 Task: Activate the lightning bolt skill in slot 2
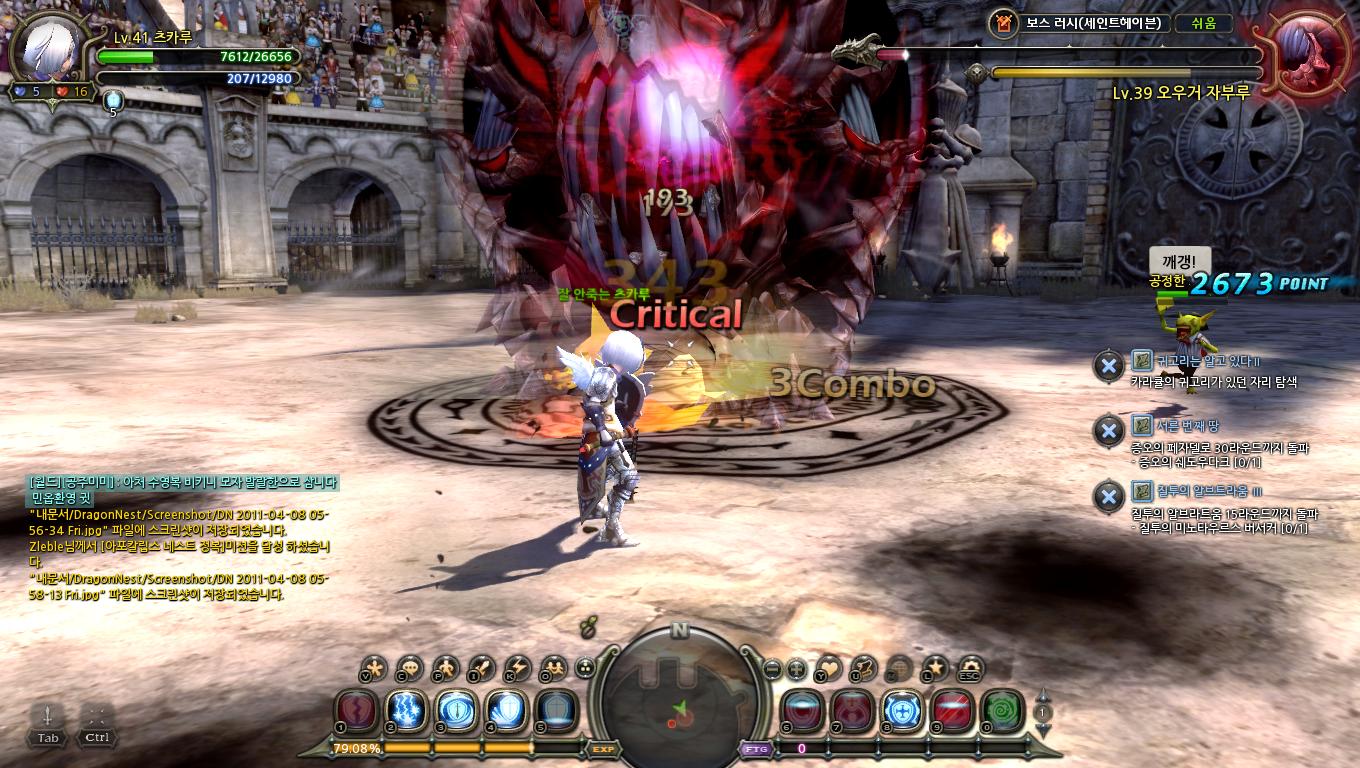(406, 710)
